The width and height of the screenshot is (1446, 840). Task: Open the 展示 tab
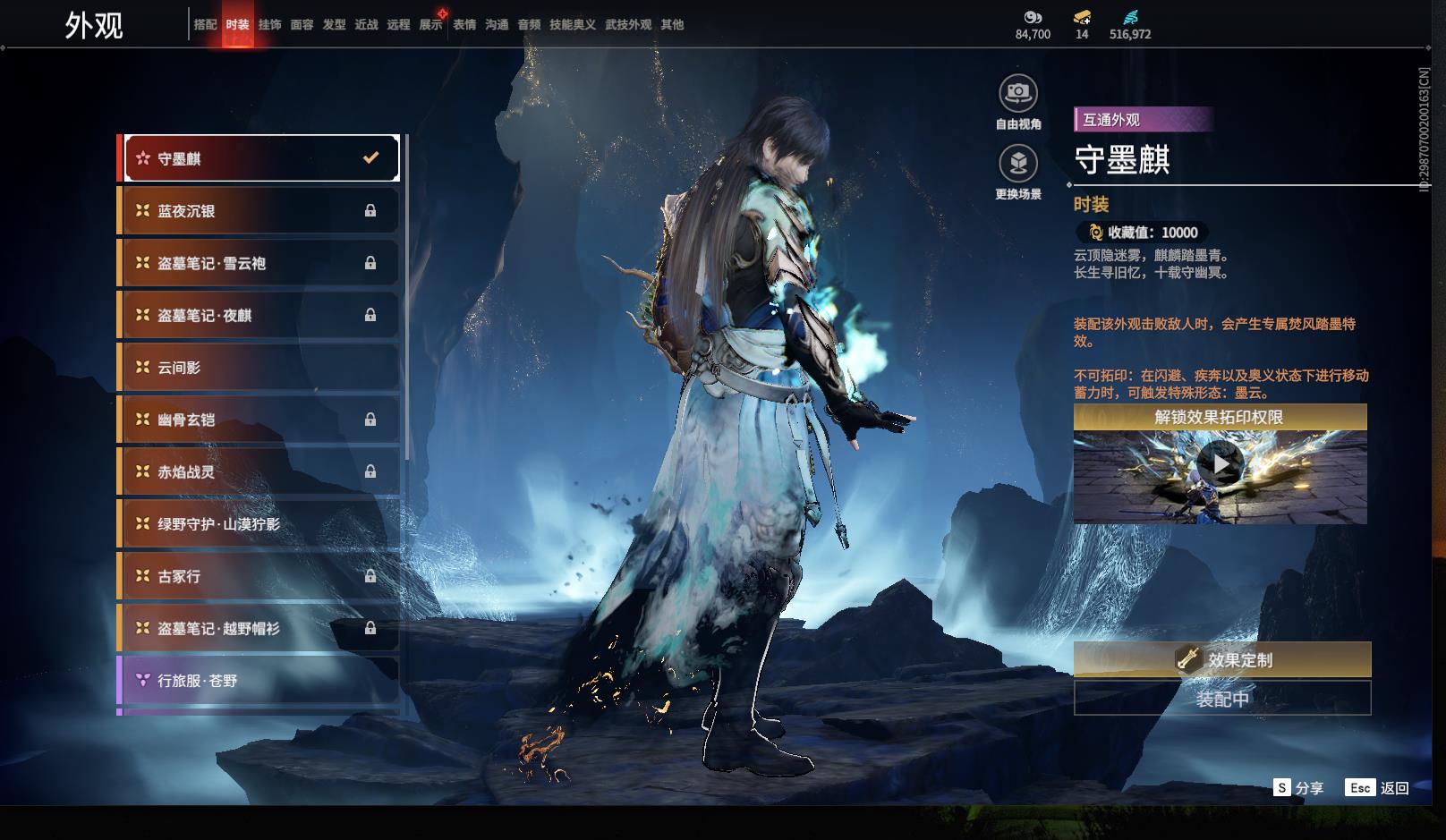click(x=430, y=25)
